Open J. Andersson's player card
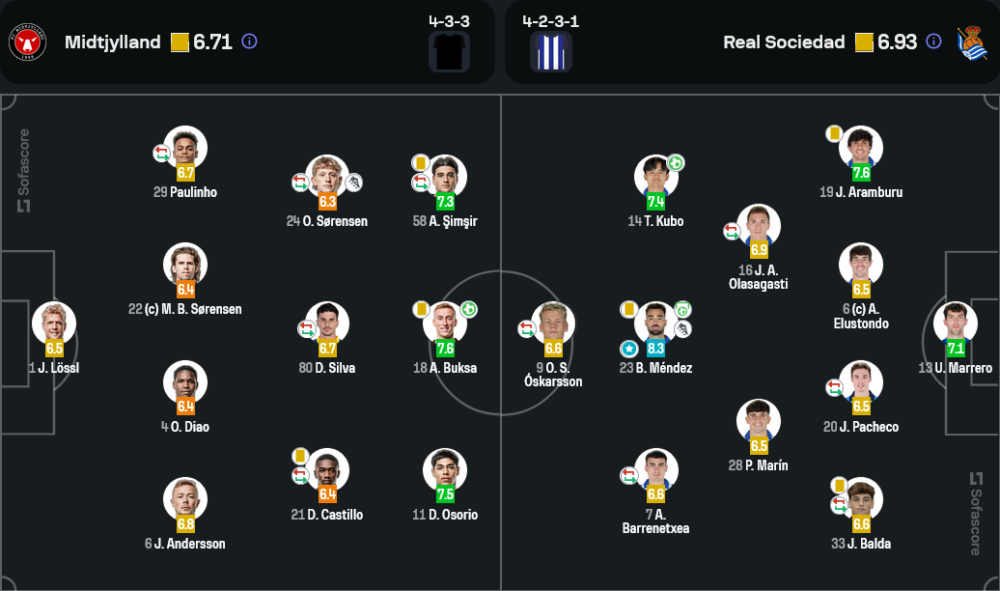Image resolution: width=1000 pixels, height=591 pixels. (x=185, y=499)
